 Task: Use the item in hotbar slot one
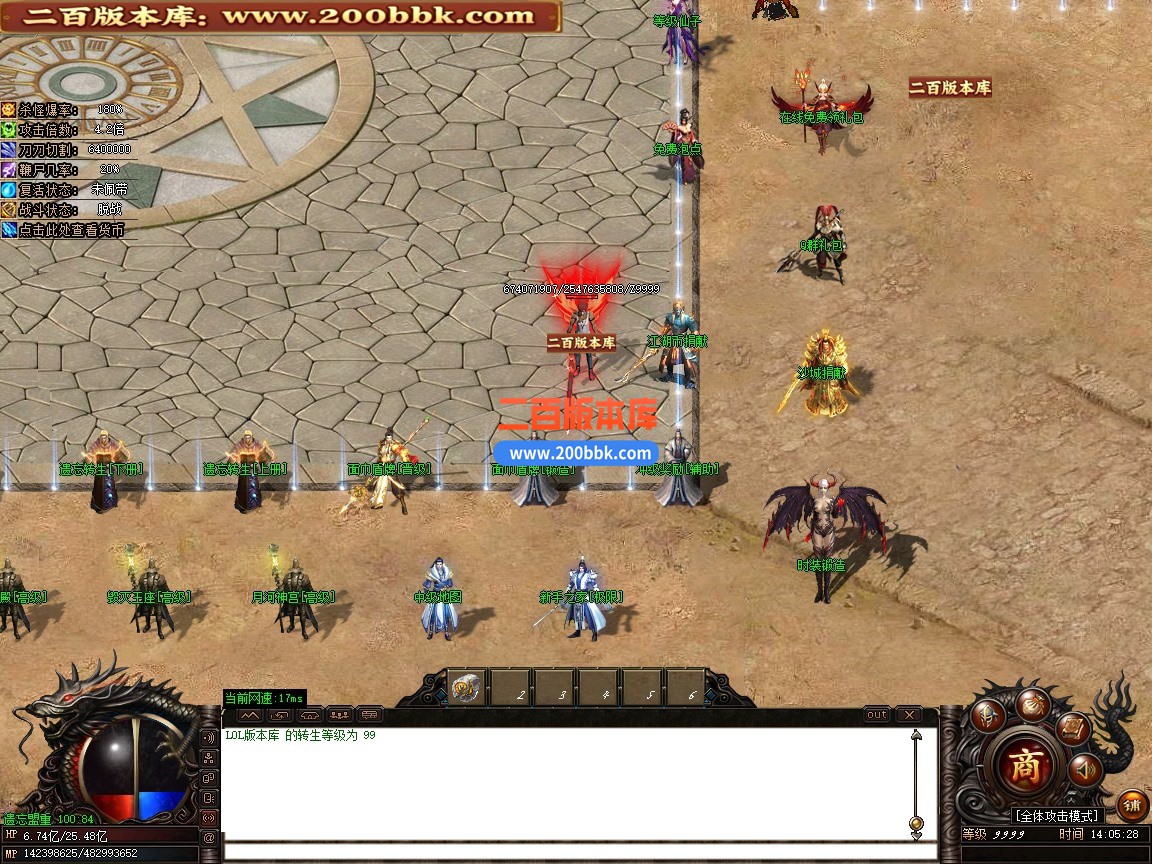466,688
